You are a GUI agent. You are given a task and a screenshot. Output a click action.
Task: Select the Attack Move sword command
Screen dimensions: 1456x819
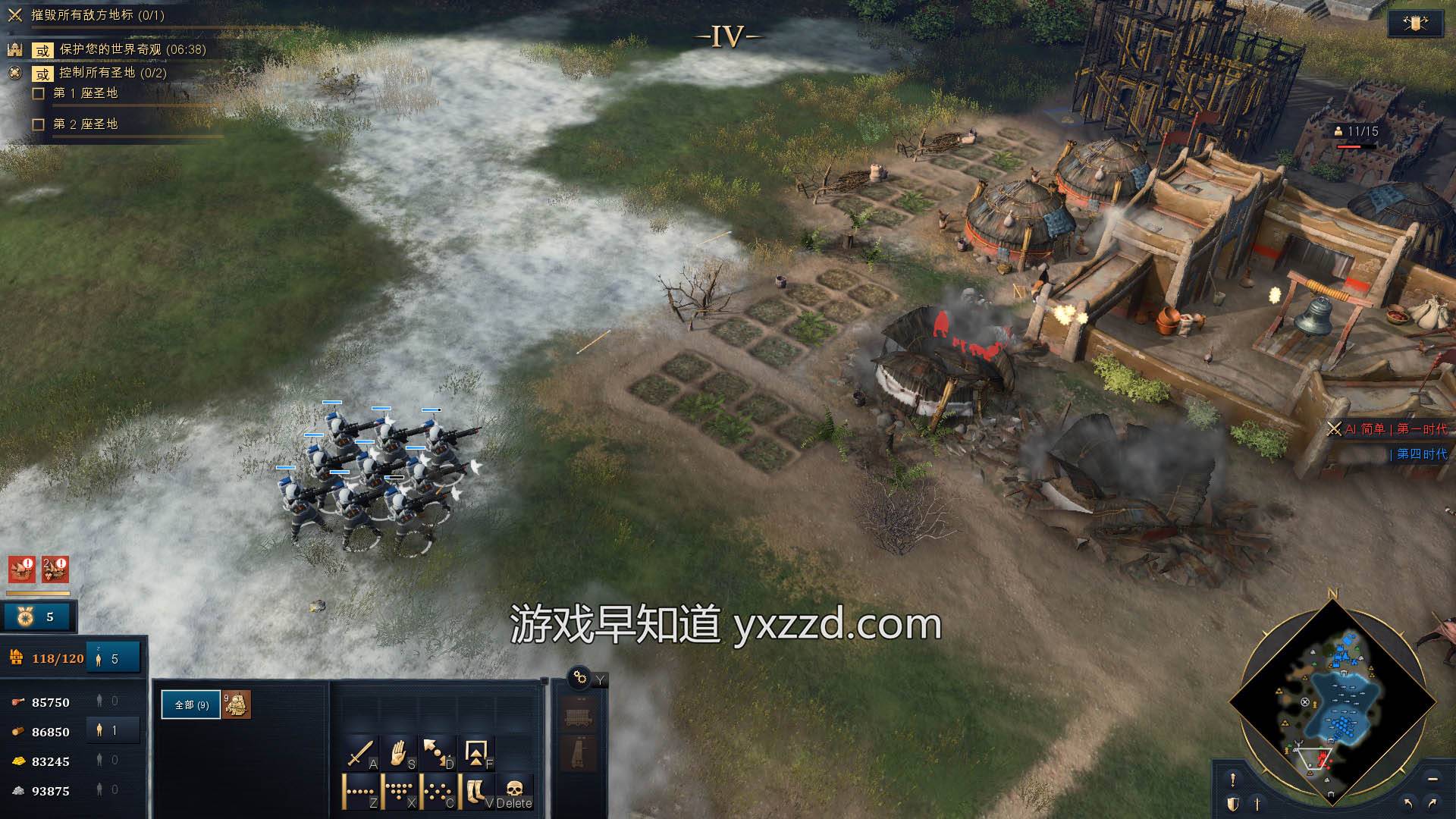(x=362, y=754)
